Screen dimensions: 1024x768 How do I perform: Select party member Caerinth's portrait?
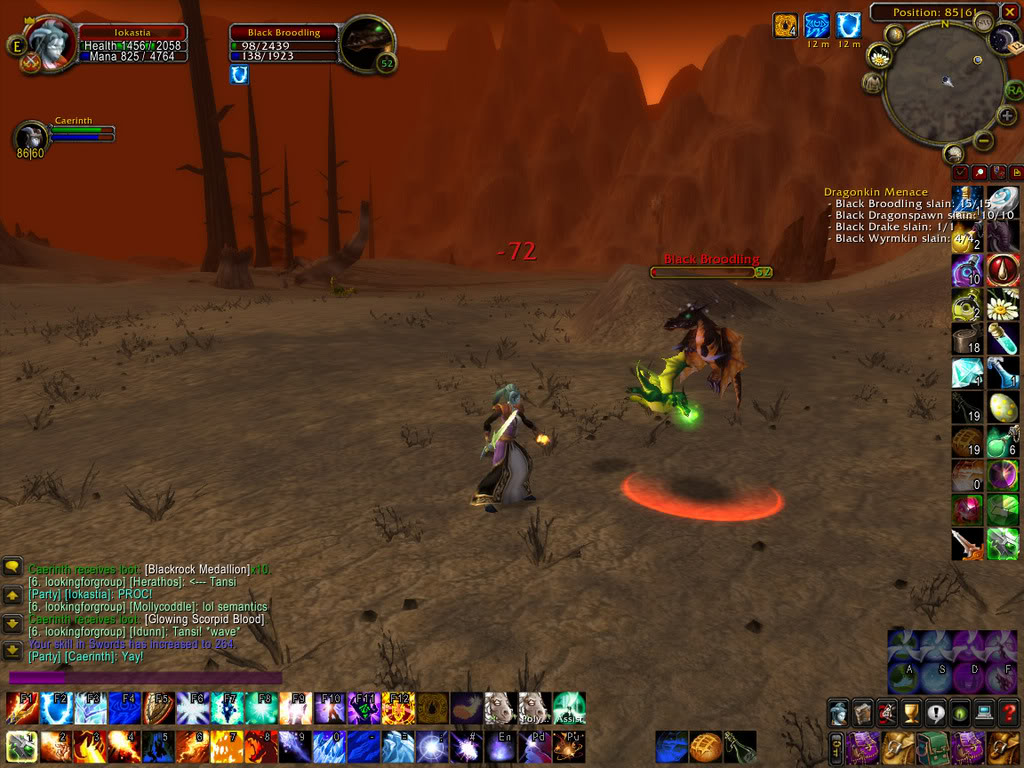pos(32,136)
